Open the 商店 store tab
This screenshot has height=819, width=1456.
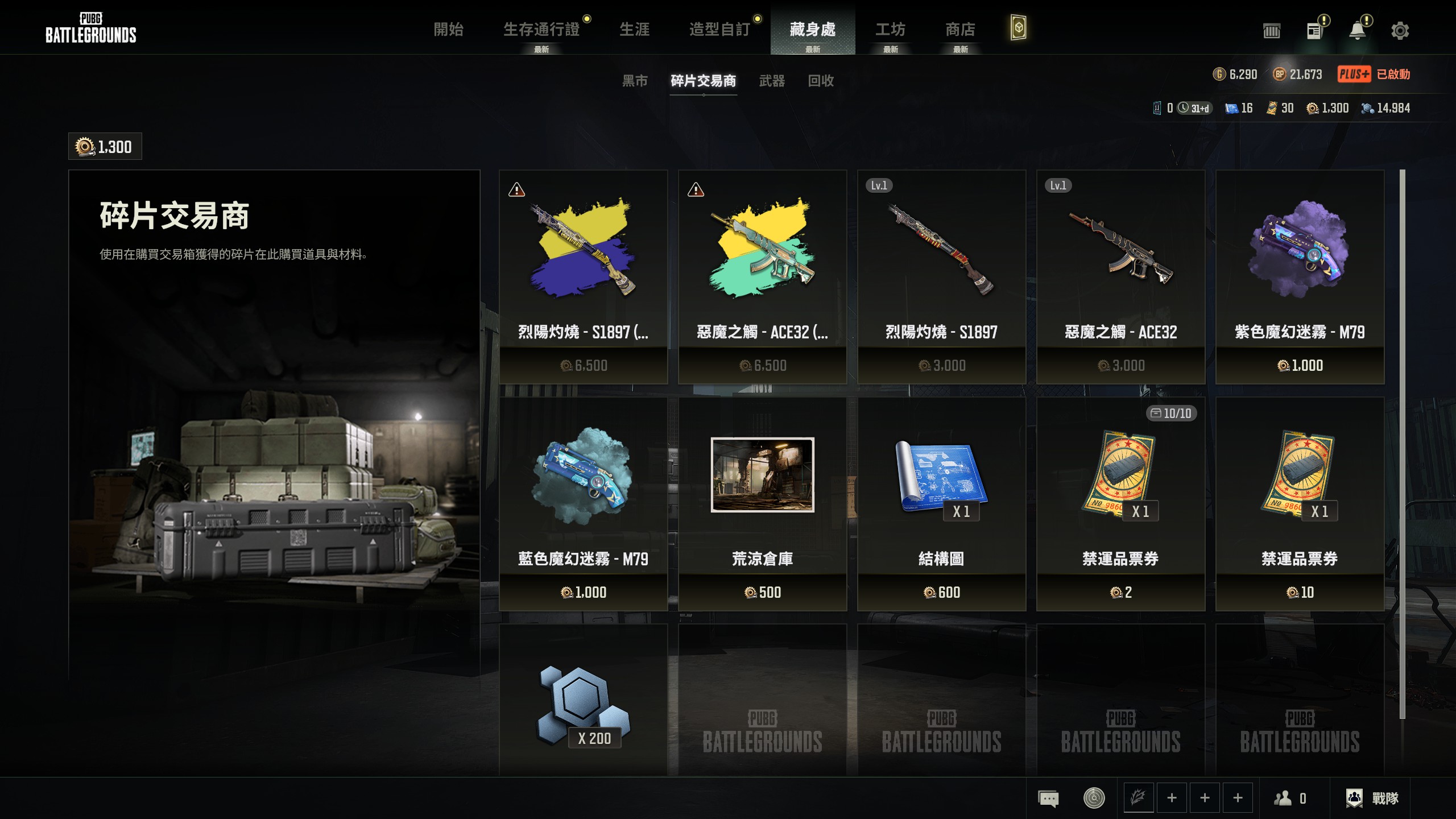[x=960, y=30]
